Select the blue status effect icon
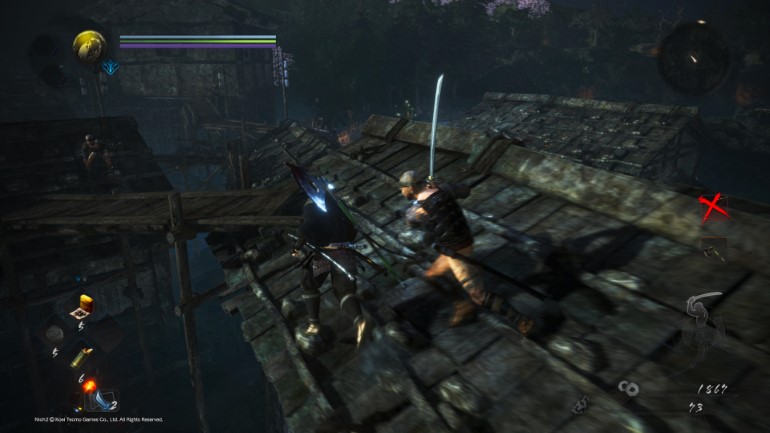Viewport: 770px width, 433px height. (110, 67)
